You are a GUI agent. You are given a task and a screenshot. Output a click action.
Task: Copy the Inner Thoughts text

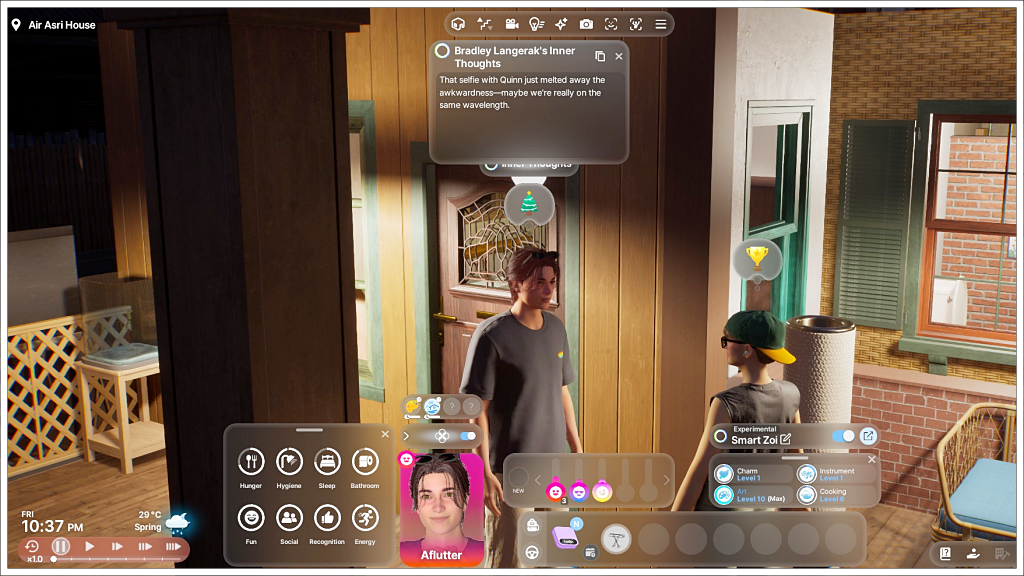[x=600, y=57]
